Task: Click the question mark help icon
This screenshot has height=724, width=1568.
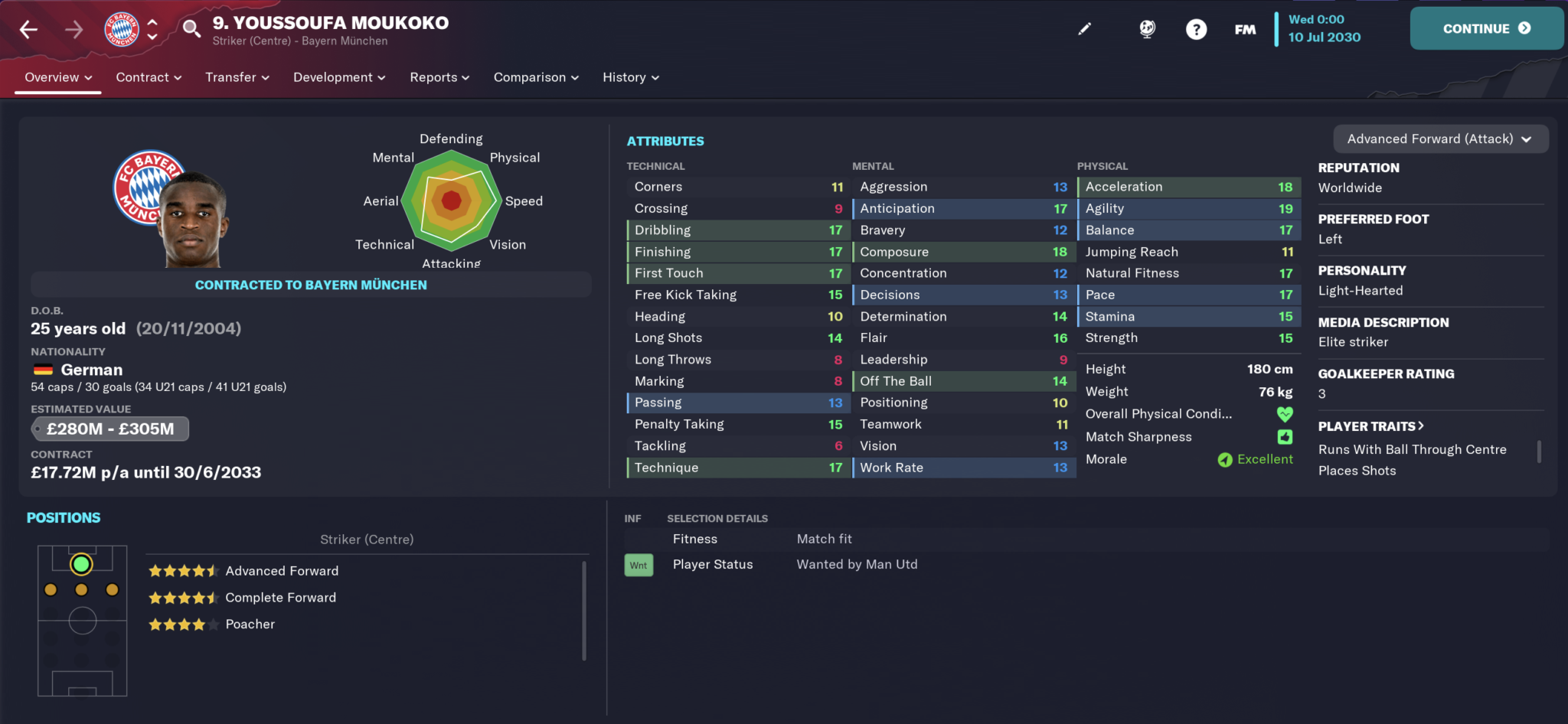Action: click(x=1196, y=28)
